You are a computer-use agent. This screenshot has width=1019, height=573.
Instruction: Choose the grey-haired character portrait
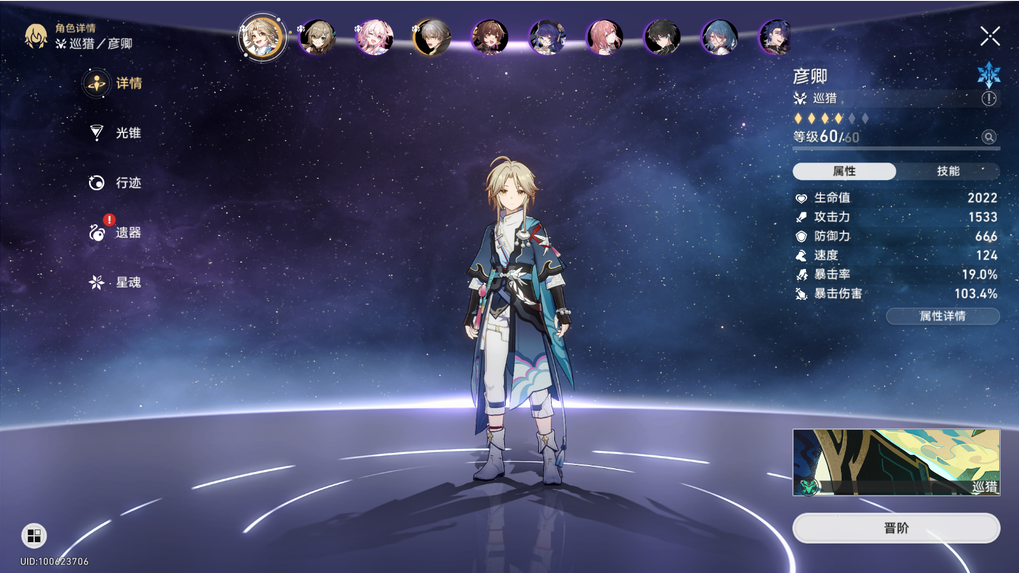pos(432,37)
